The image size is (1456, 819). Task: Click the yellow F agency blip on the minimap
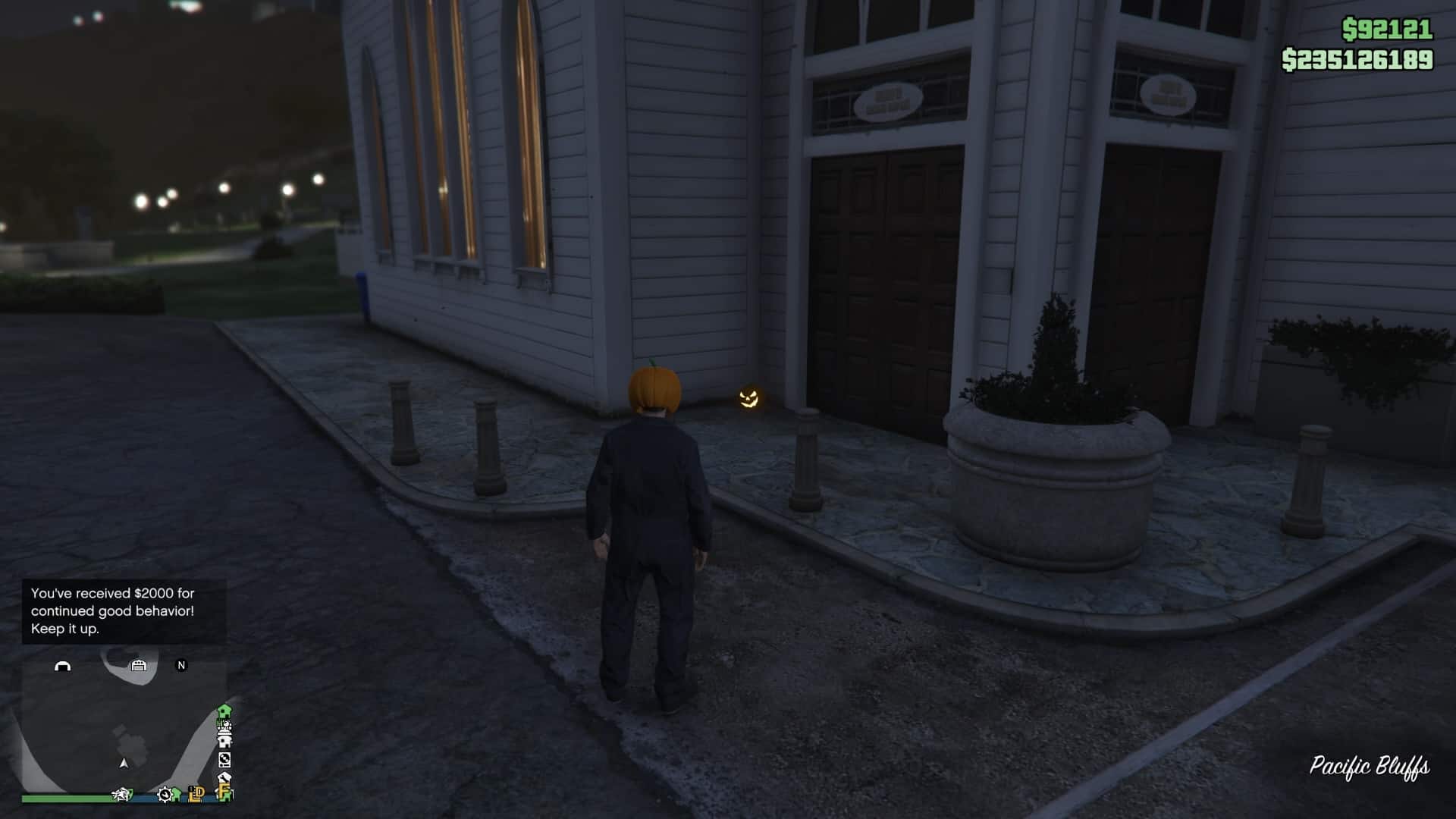(226, 793)
